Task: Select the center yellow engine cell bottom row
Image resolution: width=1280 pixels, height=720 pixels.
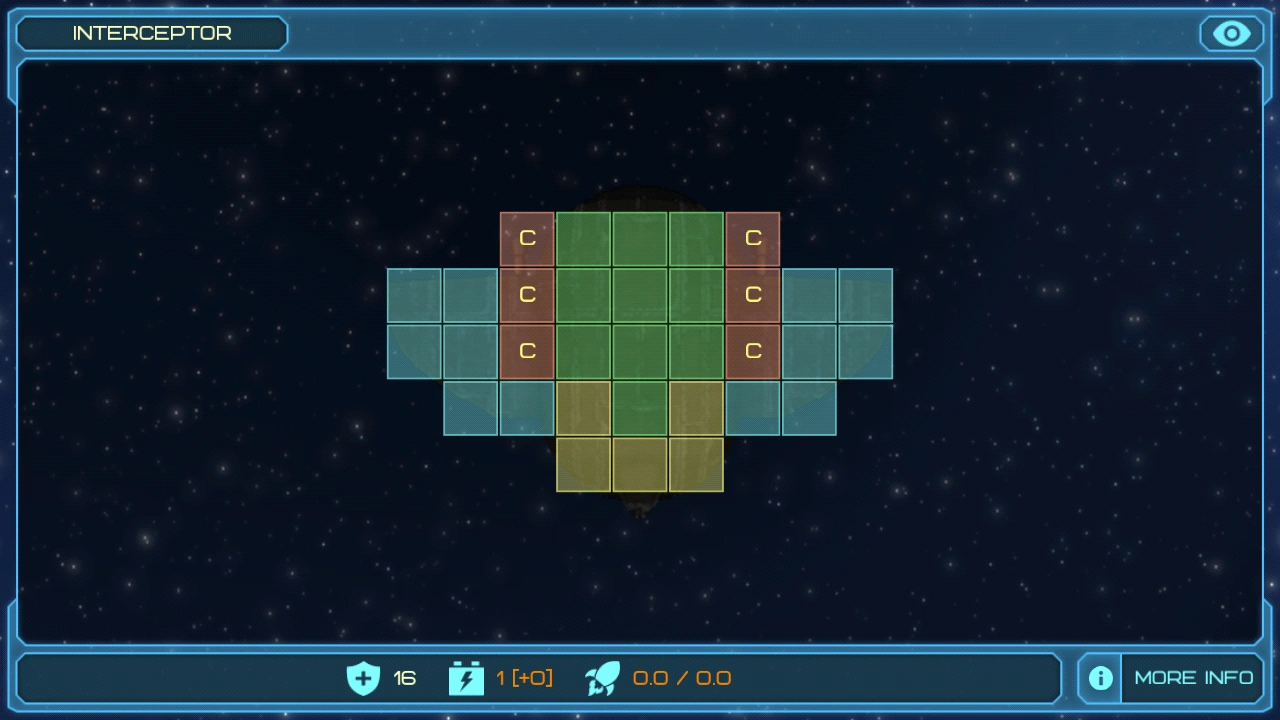Action: [x=639, y=463]
